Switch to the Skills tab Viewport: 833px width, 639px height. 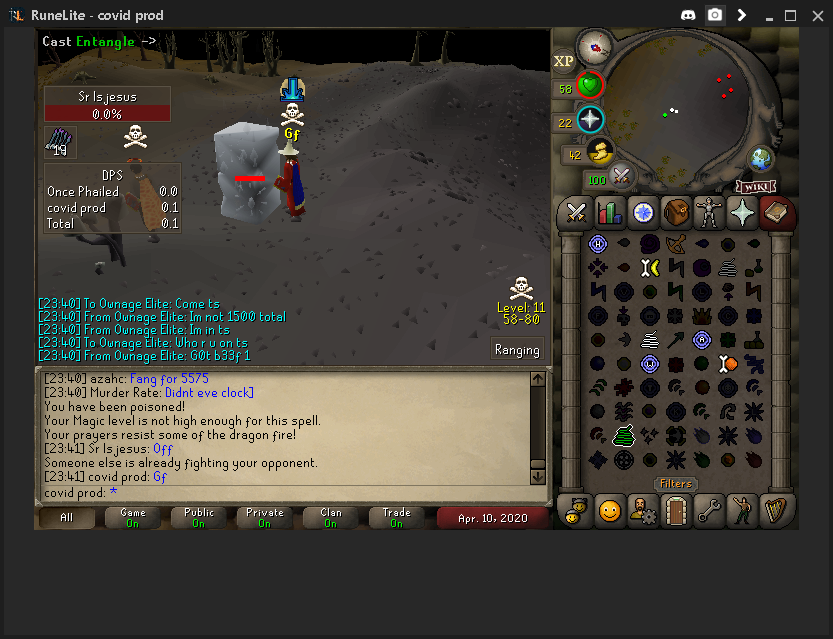609,212
